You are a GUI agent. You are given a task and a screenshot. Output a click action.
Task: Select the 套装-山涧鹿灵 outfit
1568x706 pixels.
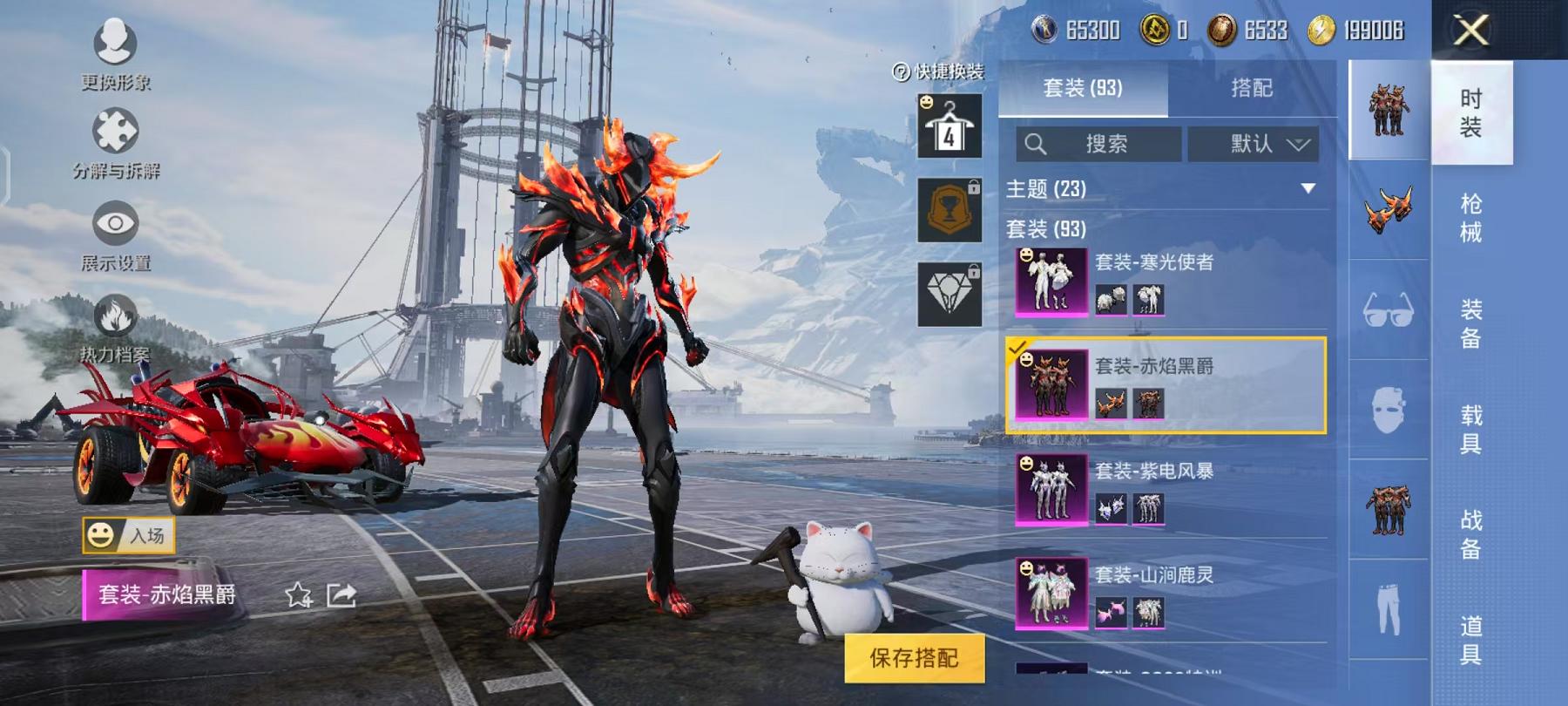[1167, 594]
